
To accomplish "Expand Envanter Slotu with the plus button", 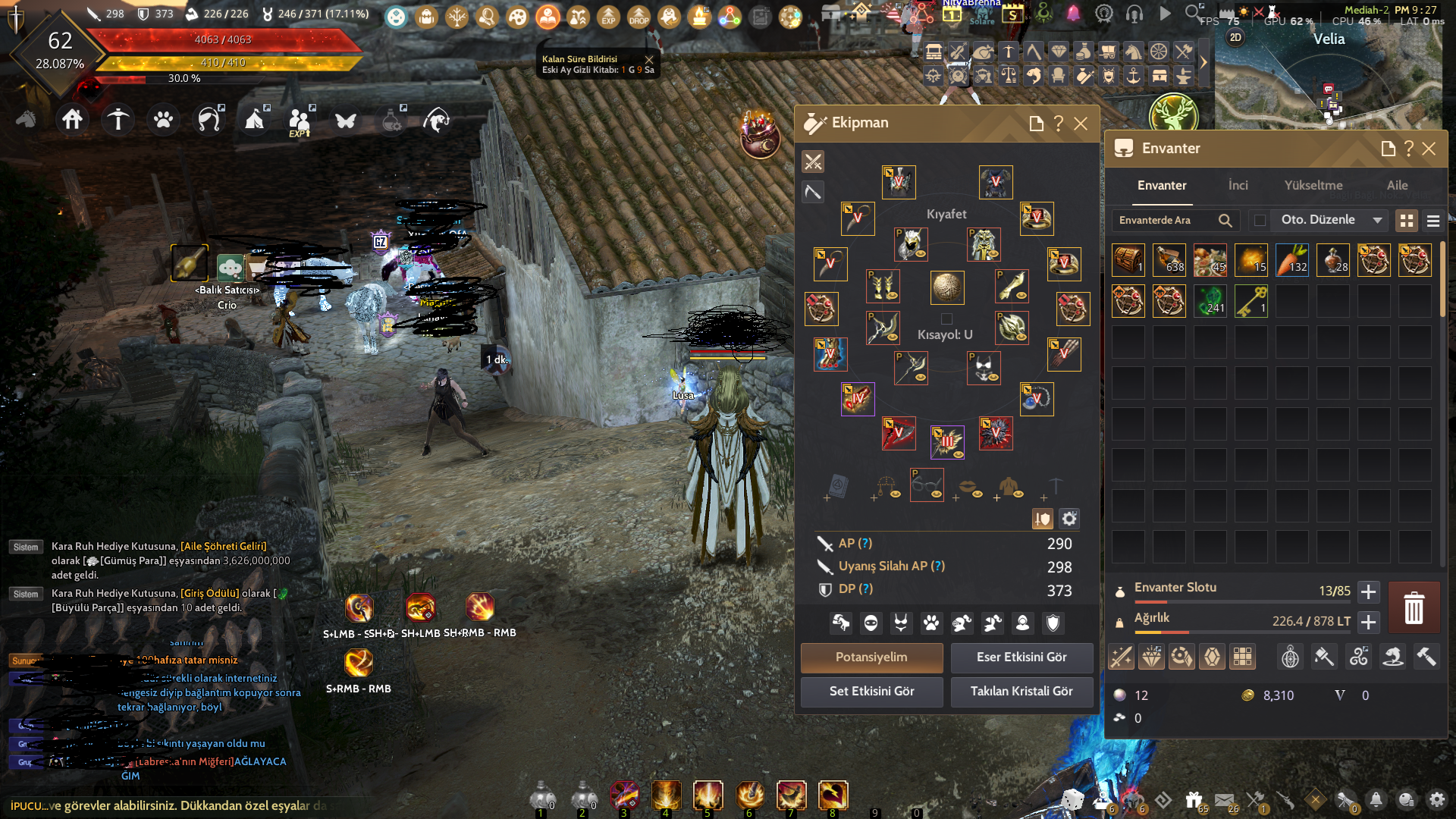I will [1368, 591].
